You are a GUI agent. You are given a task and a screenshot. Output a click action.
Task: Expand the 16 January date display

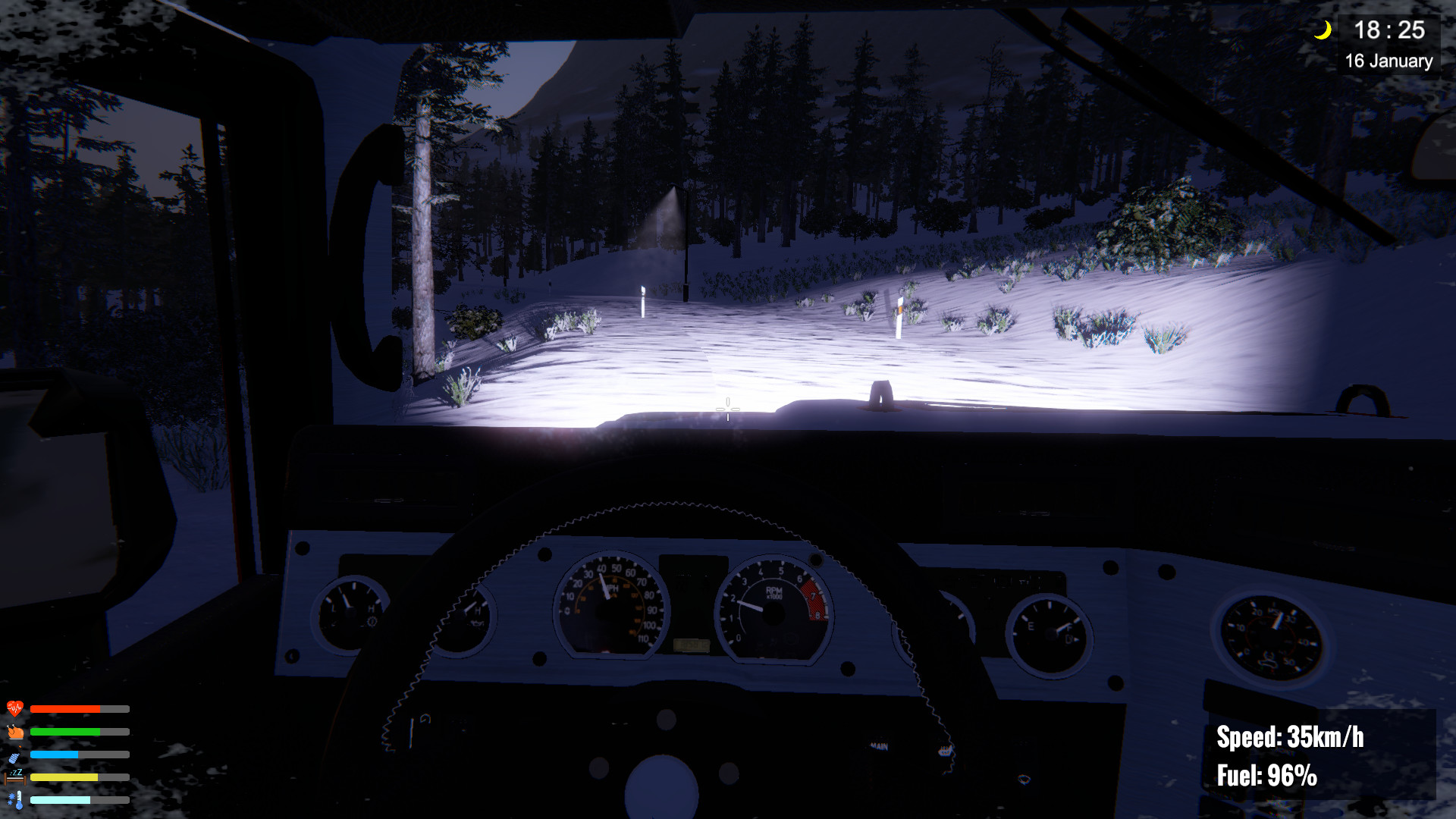(1388, 60)
